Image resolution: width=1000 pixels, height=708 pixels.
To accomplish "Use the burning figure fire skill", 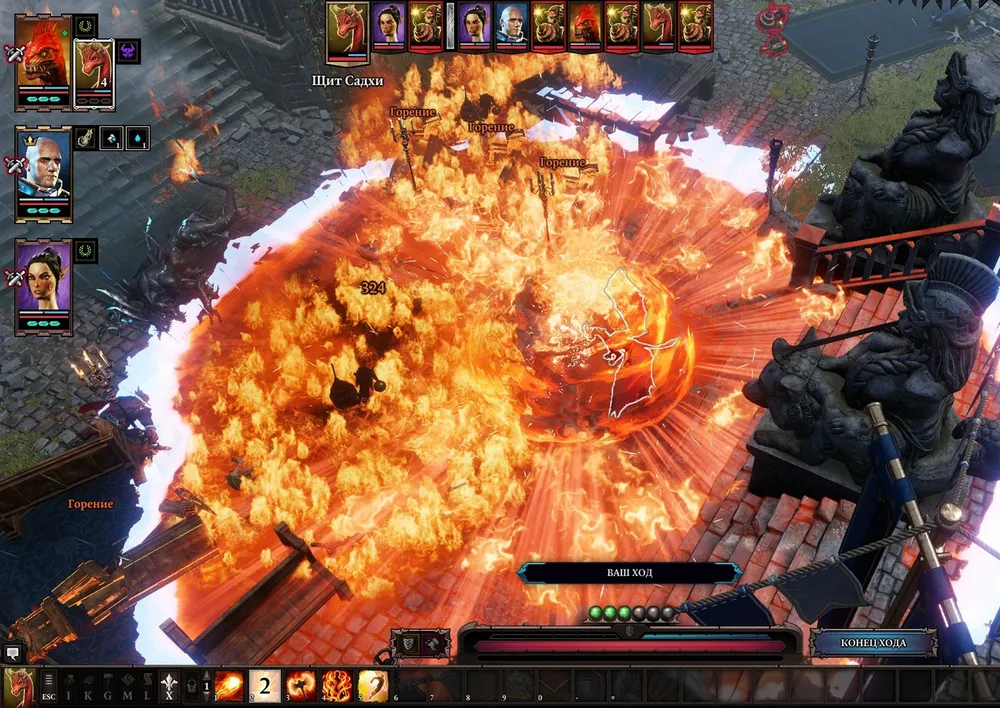I will 336,687.
